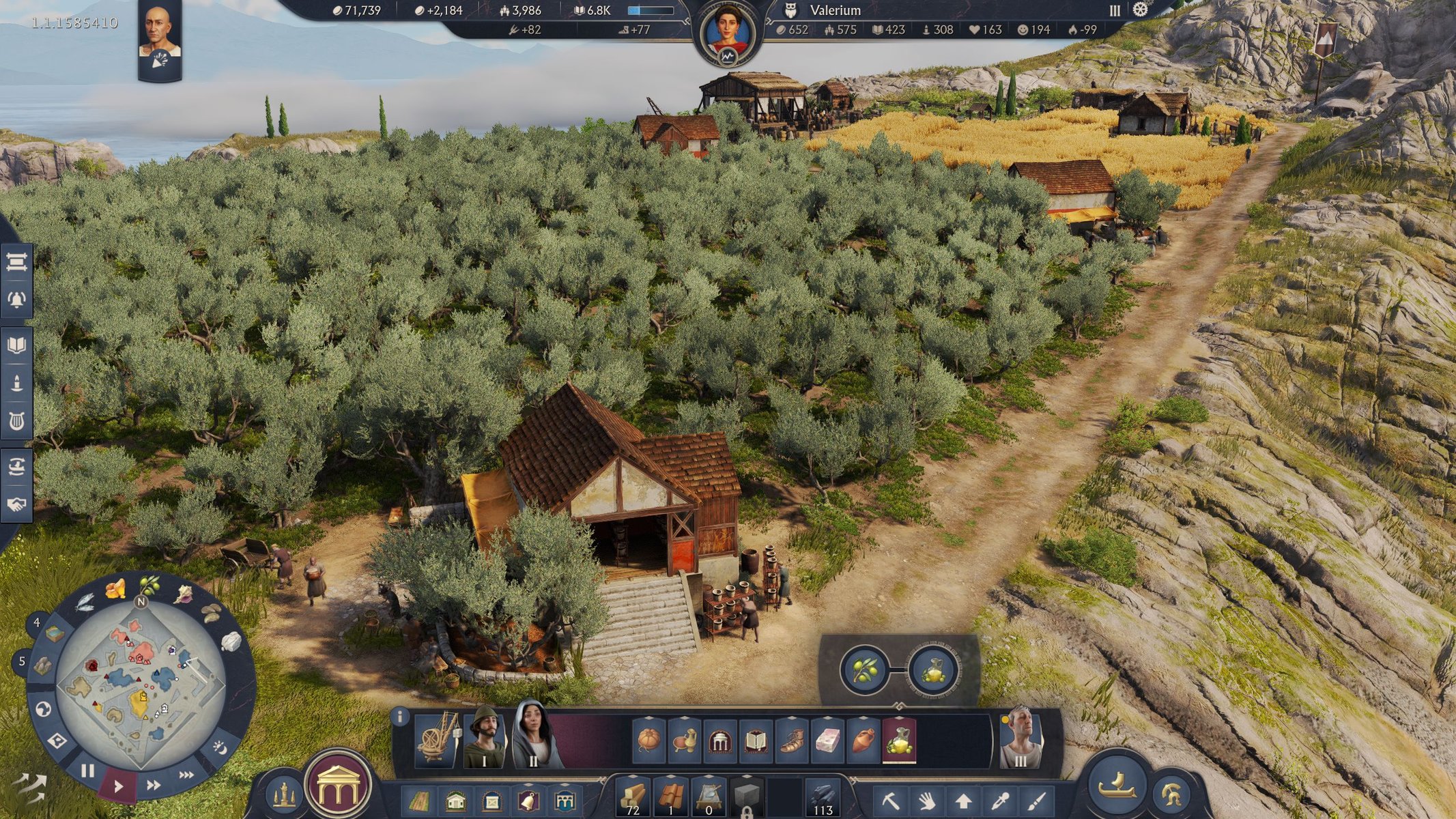Select the tier I hooded man portrait
This screenshot has height=819, width=1456.
coord(485,738)
